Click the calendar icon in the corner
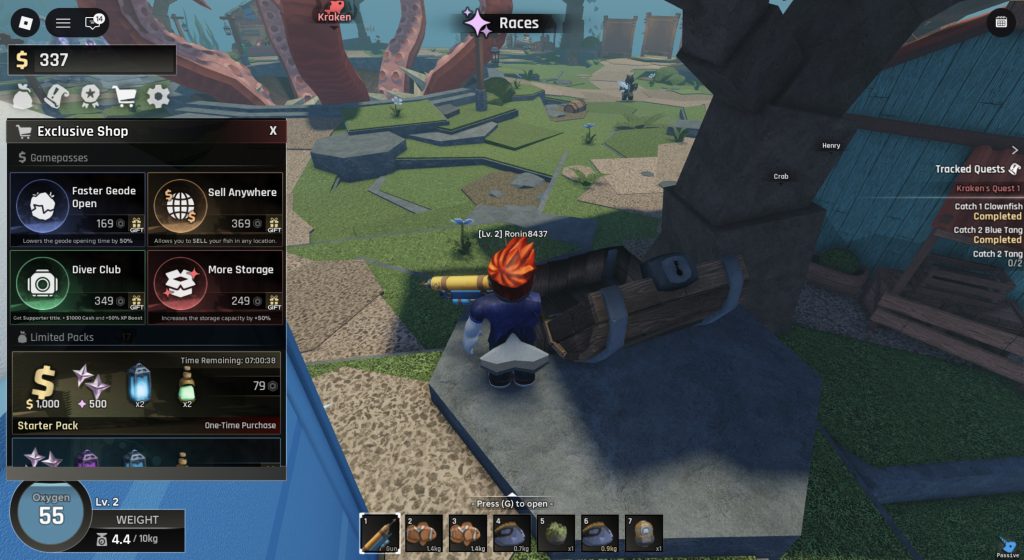The width and height of the screenshot is (1024, 560). 1001,23
